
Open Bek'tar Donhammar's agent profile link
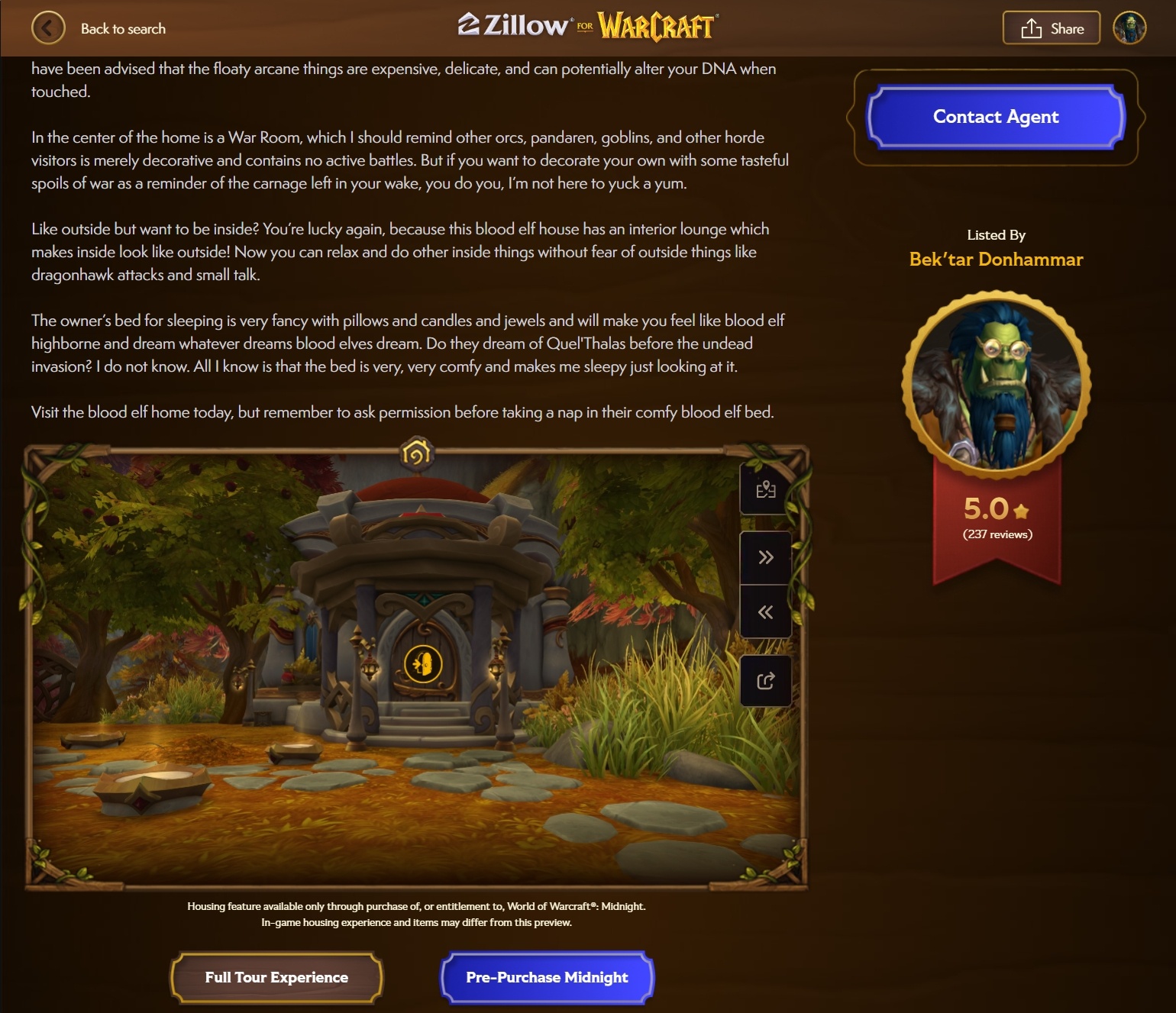[996, 259]
